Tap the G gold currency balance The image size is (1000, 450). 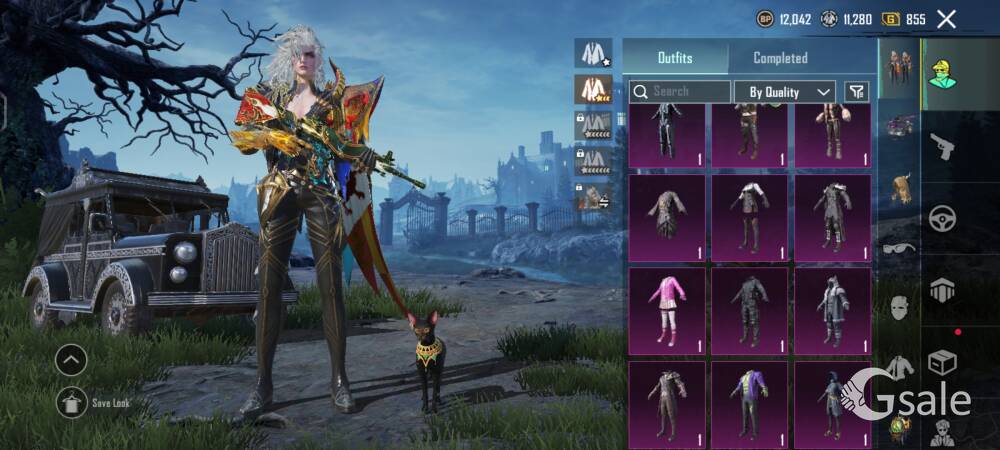click(x=906, y=19)
